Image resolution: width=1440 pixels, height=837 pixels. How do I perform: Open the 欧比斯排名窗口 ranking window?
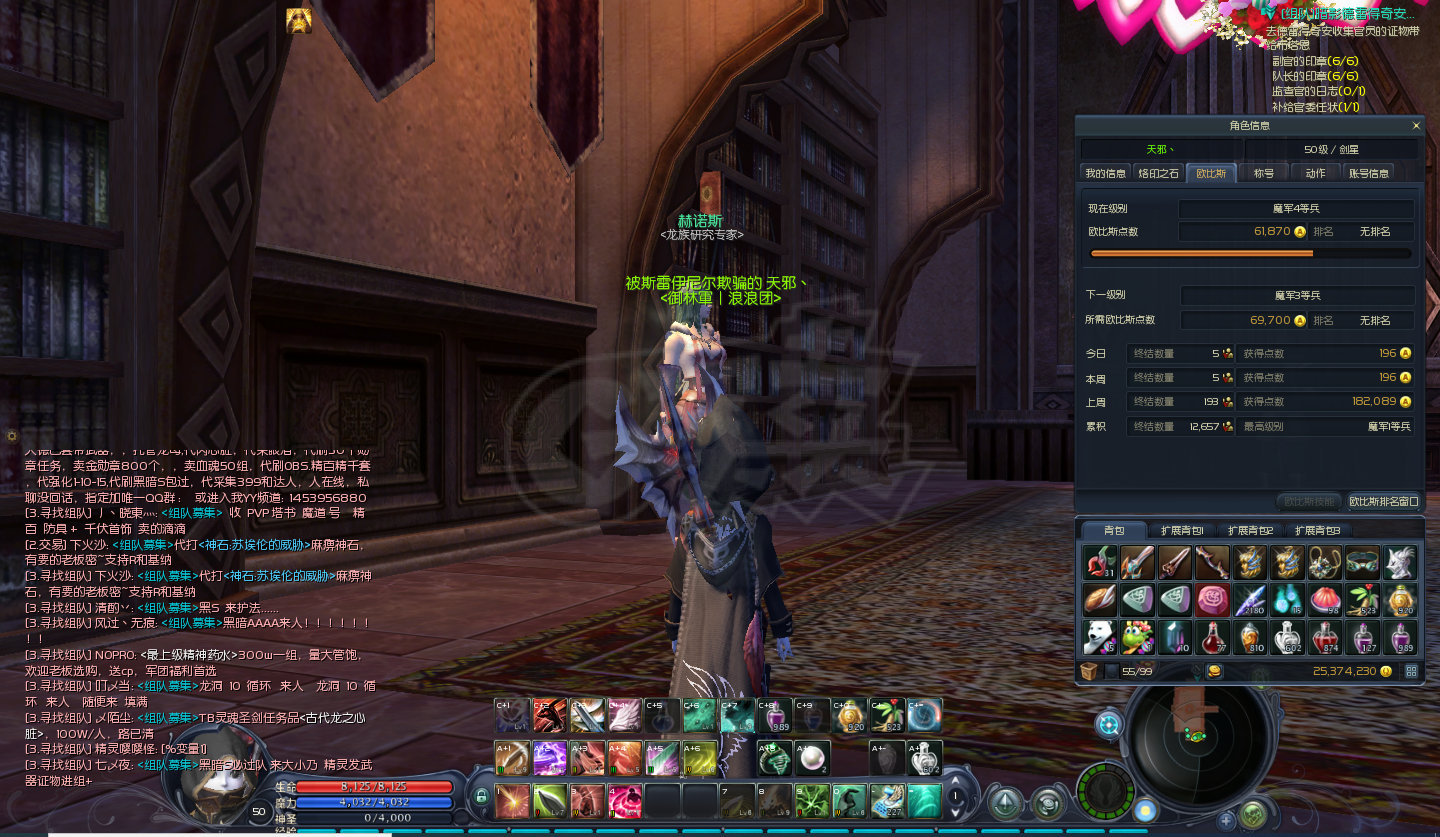[x=1384, y=501]
